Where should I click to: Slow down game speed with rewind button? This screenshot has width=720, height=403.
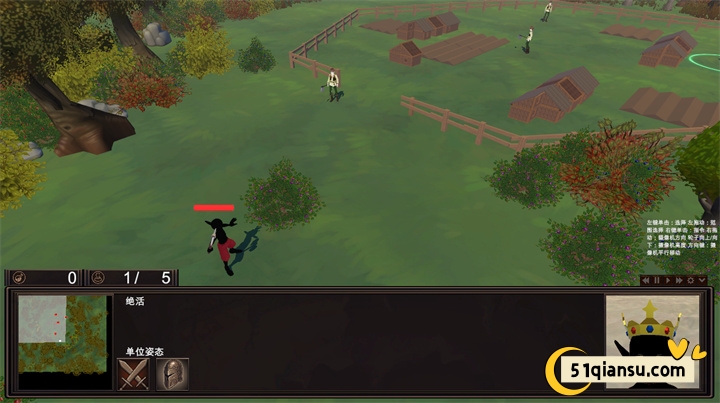pos(646,281)
